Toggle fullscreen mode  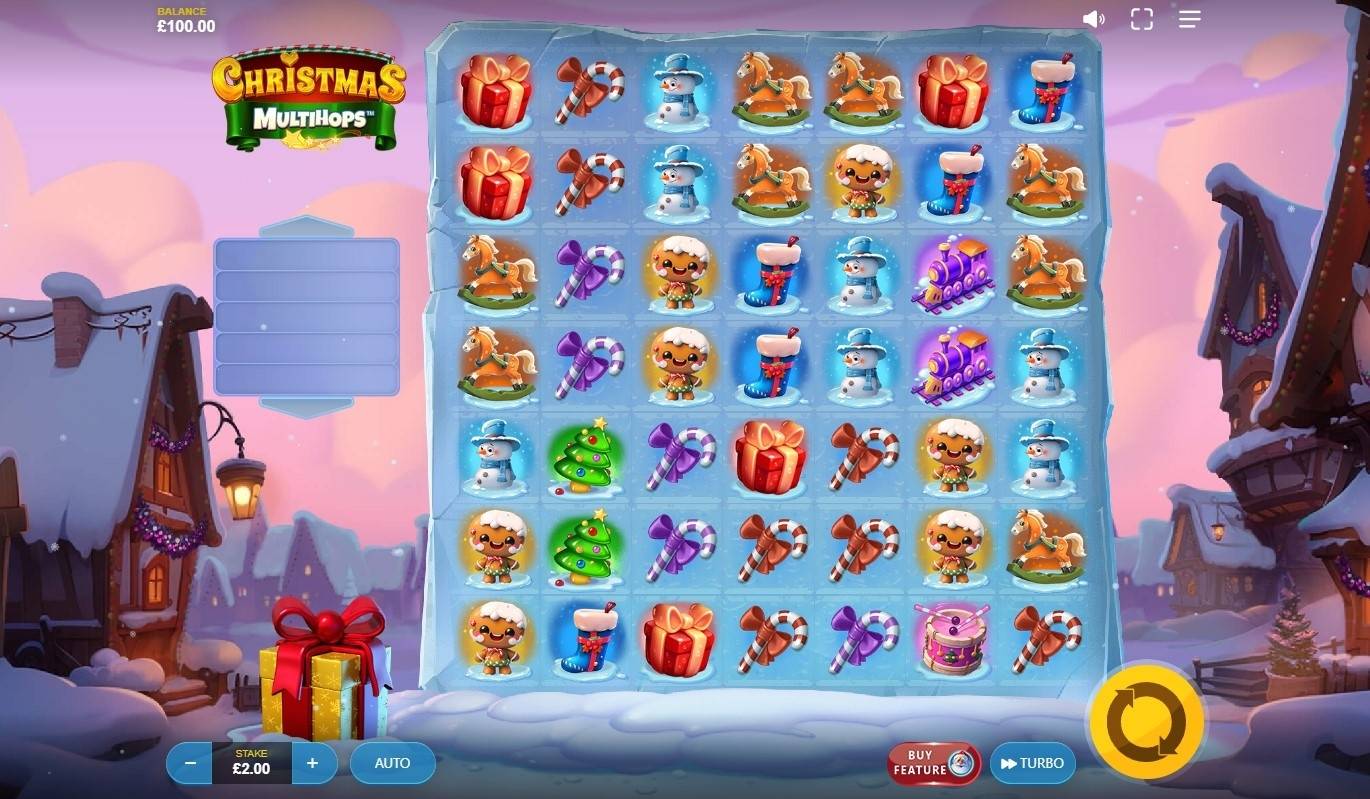(1142, 18)
